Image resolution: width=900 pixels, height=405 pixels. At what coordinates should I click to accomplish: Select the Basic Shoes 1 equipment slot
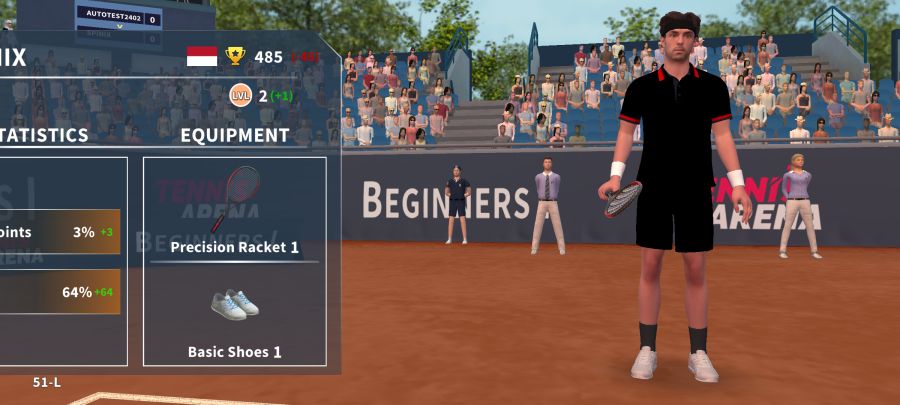tap(235, 315)
